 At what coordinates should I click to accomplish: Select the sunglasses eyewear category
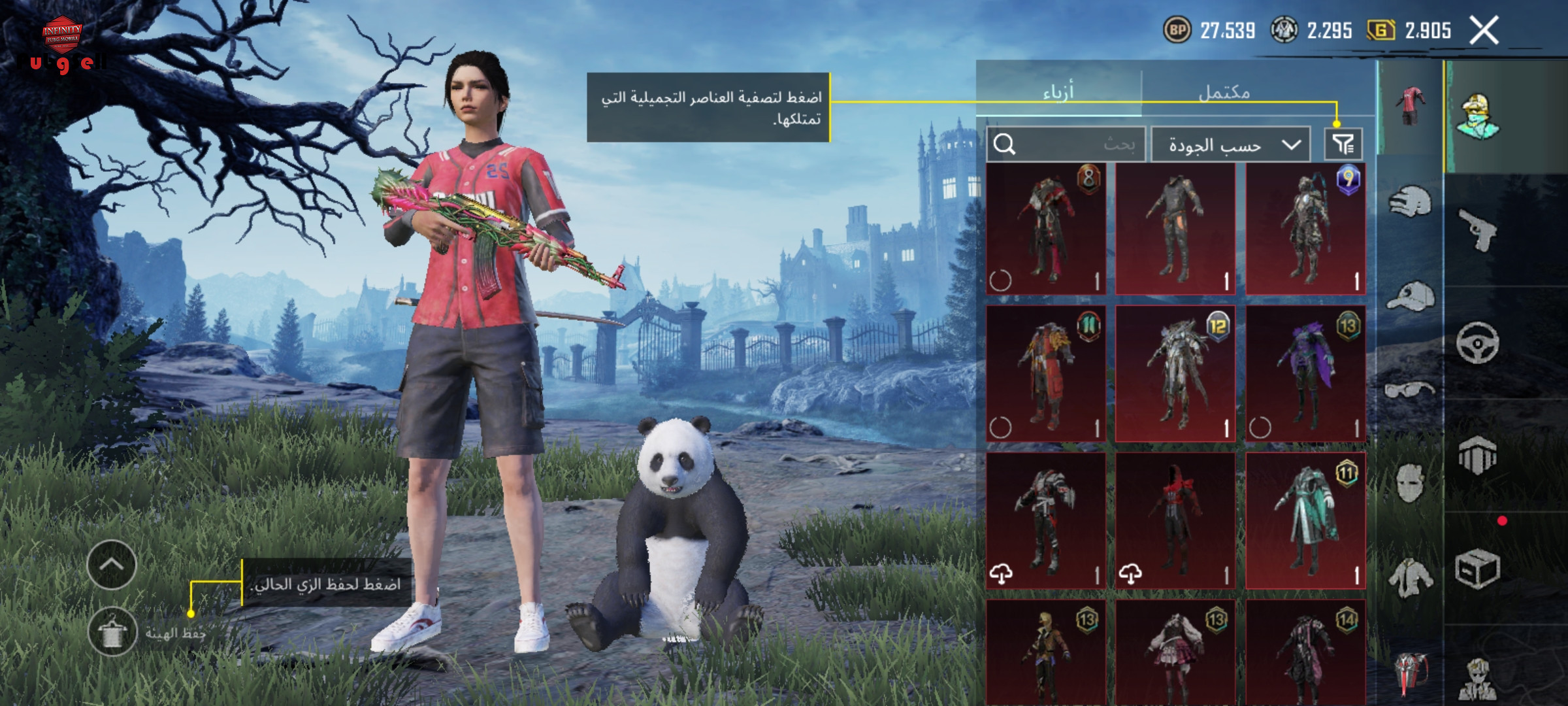tap(1410, 390)
